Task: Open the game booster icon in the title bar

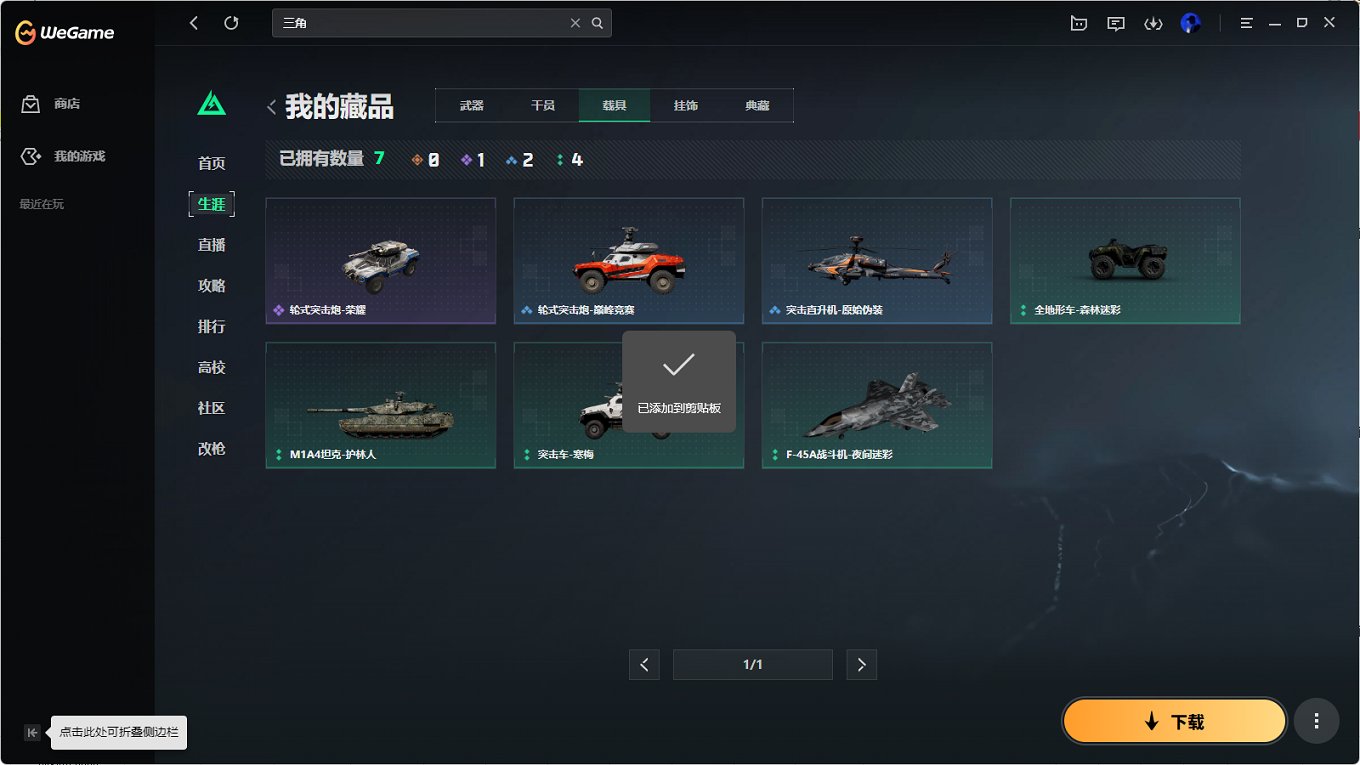Action: pos(1078,22)
